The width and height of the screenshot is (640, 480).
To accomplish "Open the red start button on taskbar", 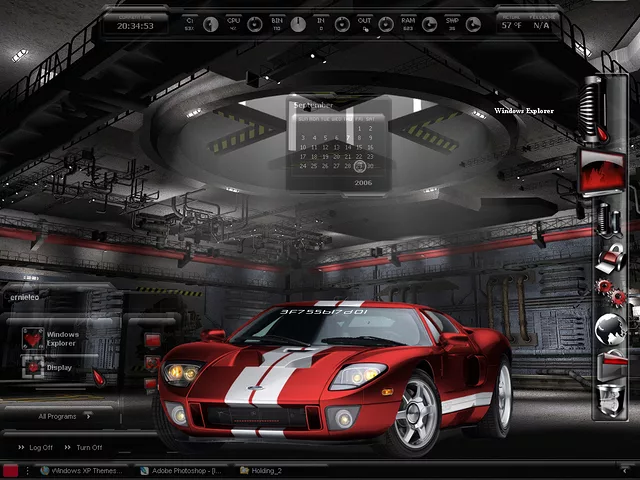I will click(11, 469).
